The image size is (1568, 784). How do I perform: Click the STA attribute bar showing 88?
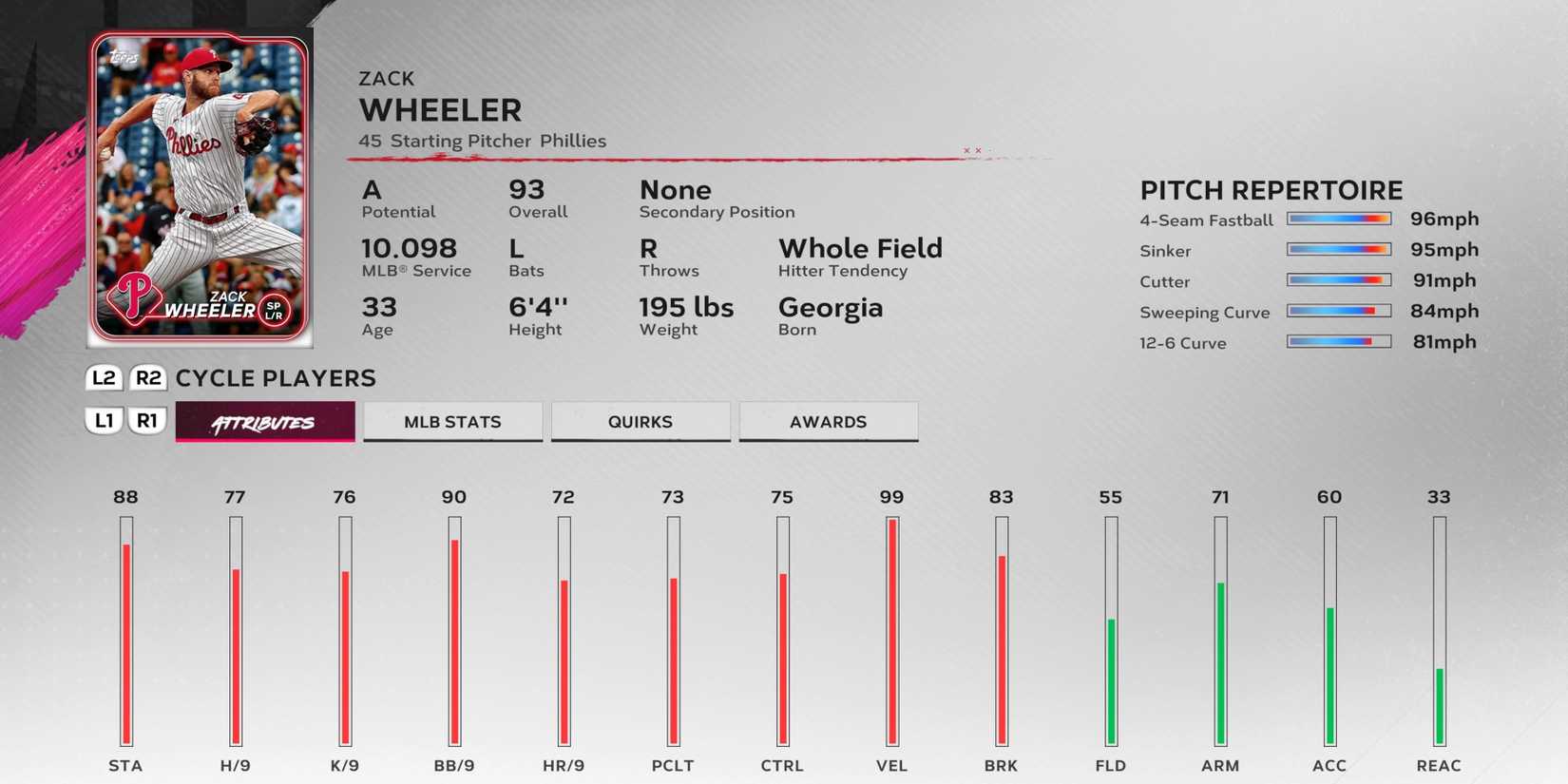126,627
